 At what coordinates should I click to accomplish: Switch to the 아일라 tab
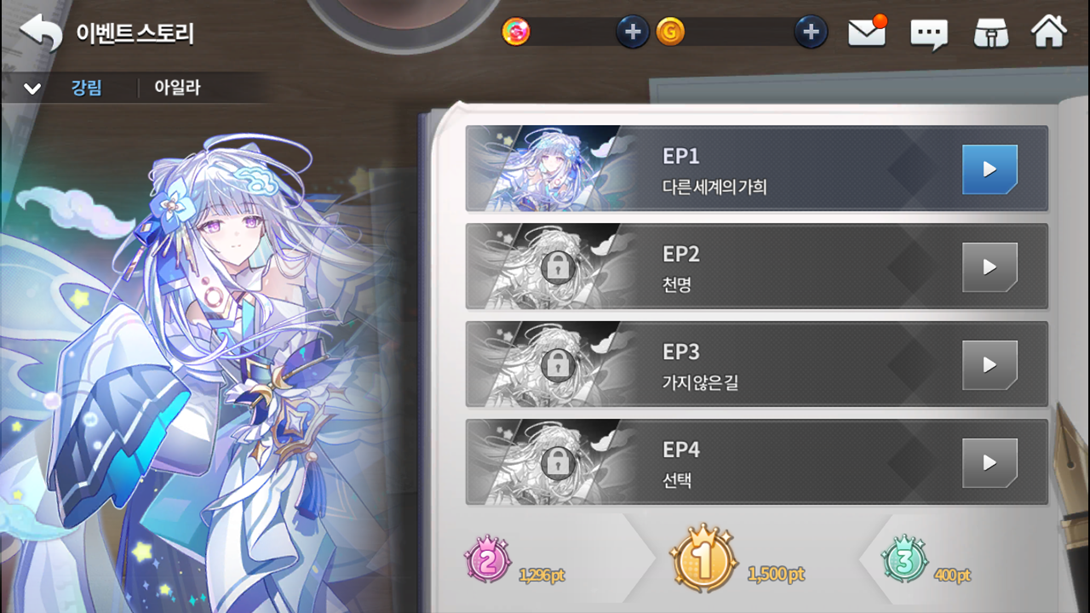177,88
